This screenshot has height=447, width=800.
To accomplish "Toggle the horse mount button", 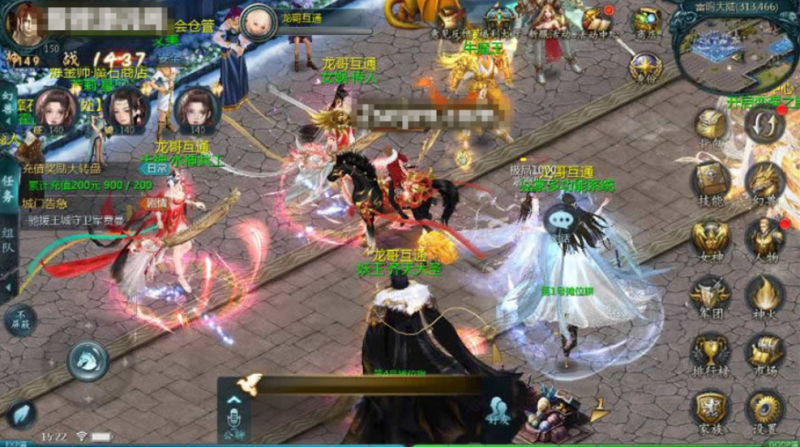I will (87, 360).
